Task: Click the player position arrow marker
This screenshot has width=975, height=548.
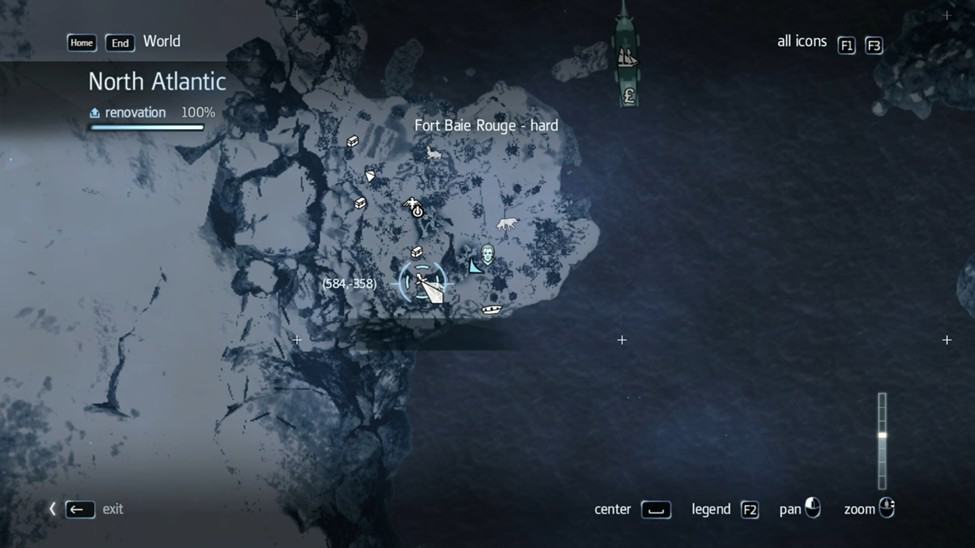Action: [x=428, y=287]
